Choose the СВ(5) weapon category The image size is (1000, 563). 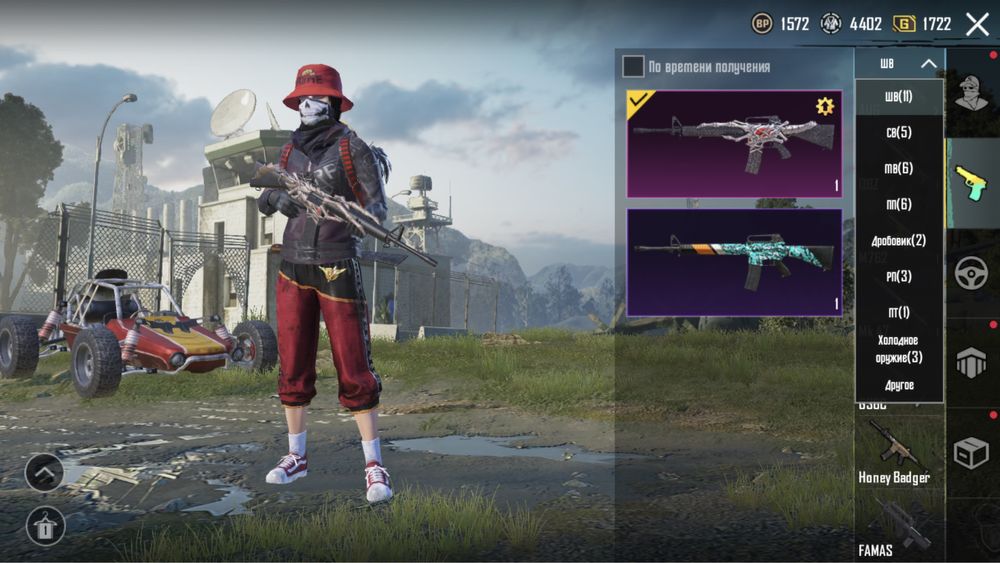point(899,133)
